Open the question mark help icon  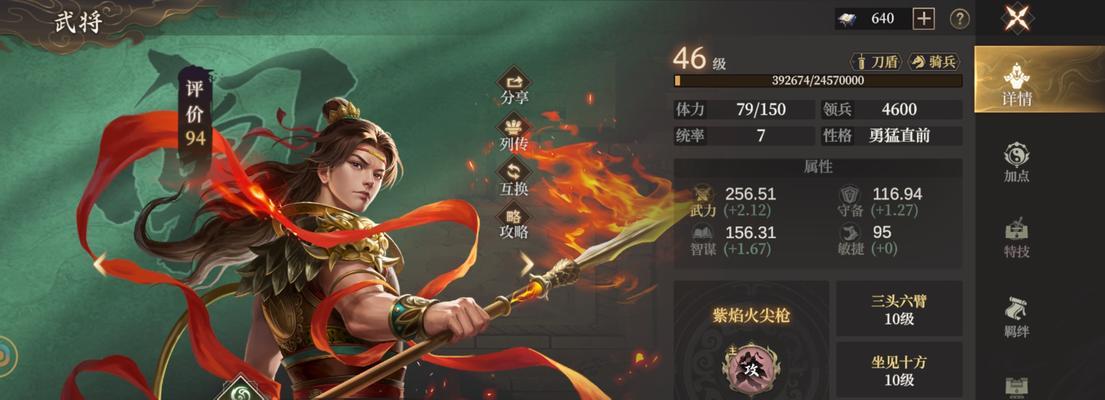click(959, 18)
